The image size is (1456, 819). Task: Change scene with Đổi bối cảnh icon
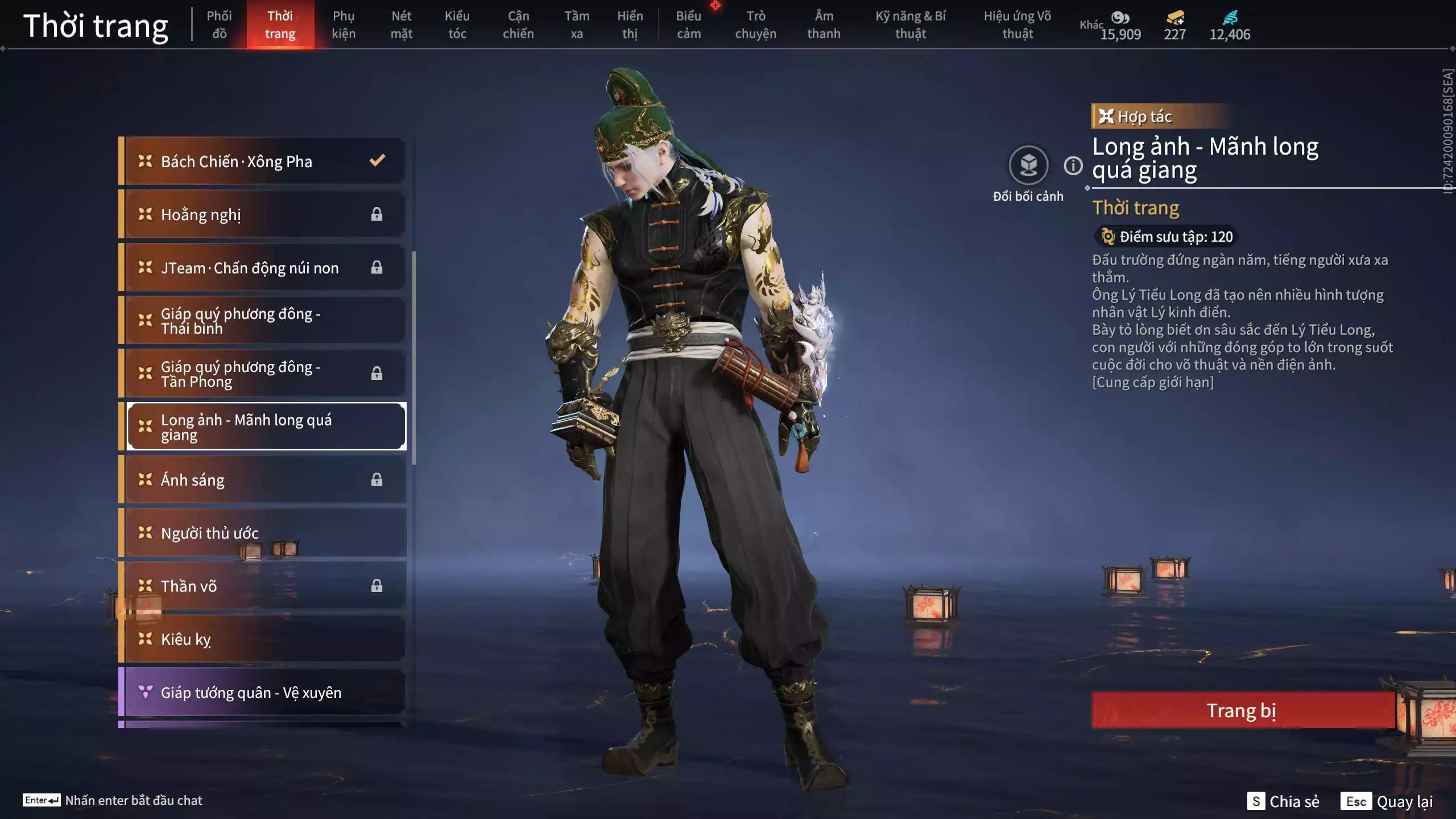pyautogui.click(x=1028, y=166)
